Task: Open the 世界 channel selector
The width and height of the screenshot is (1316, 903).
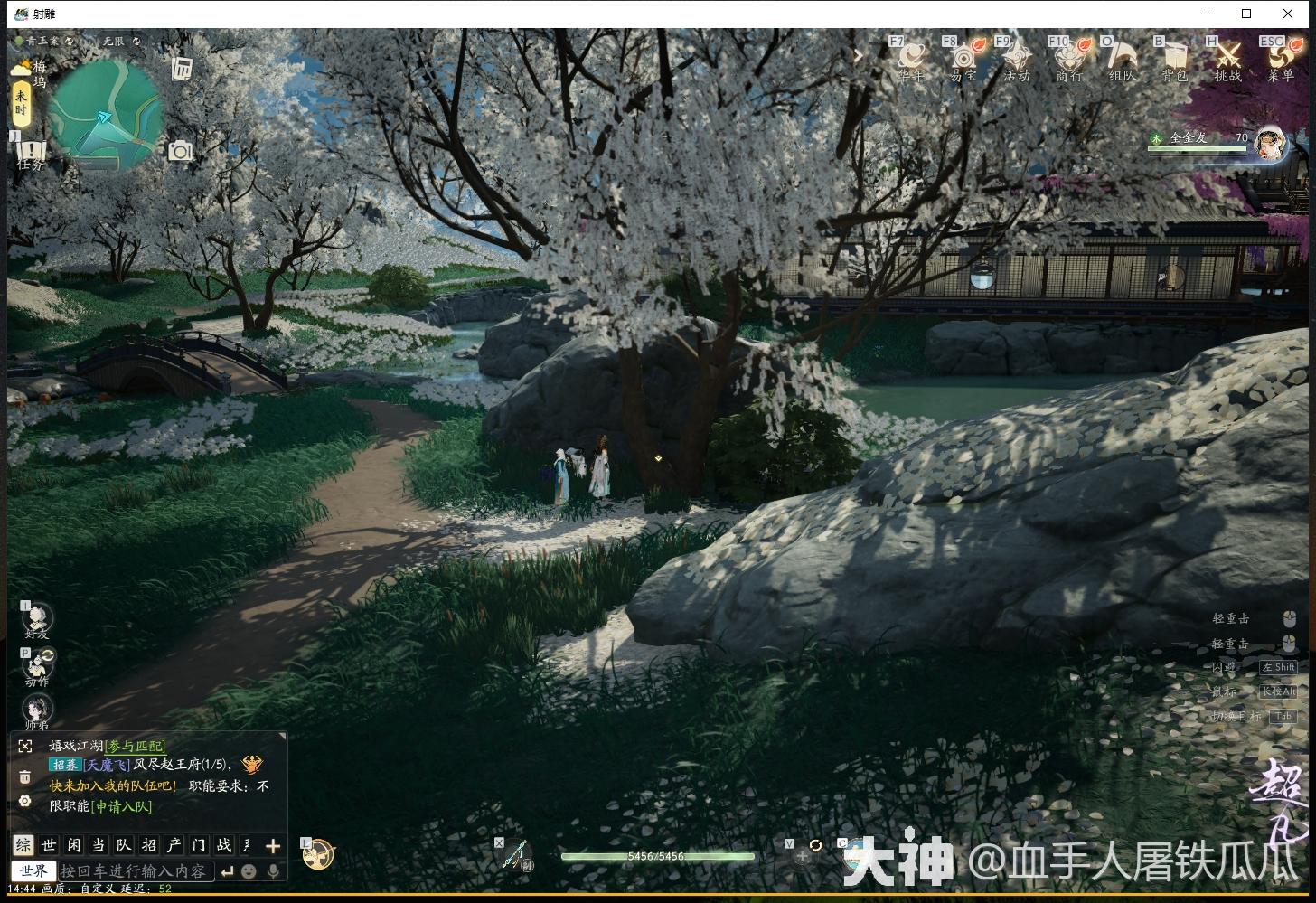Action: click(x=33, y=870)
